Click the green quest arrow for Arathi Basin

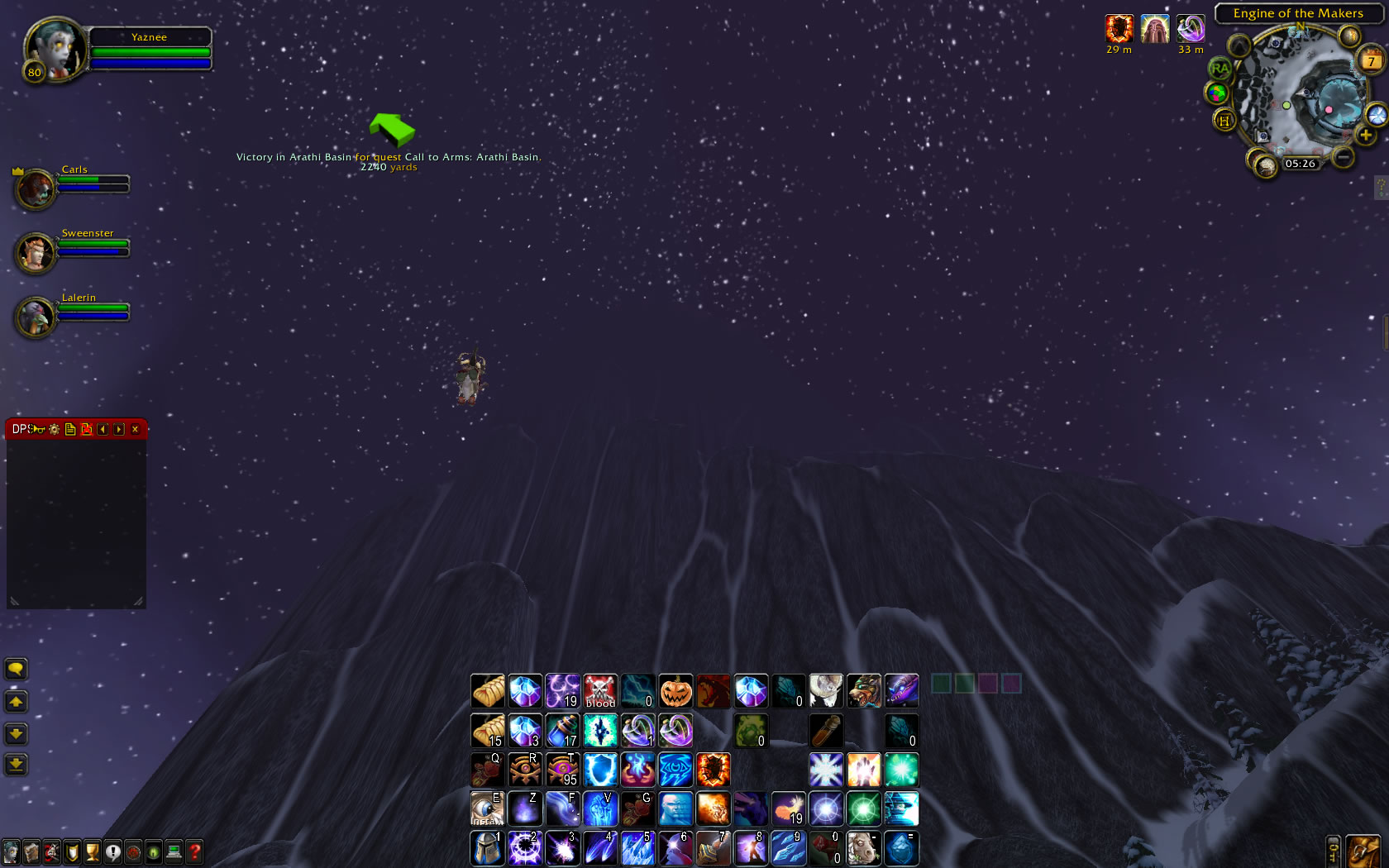[x=391, y=130]
